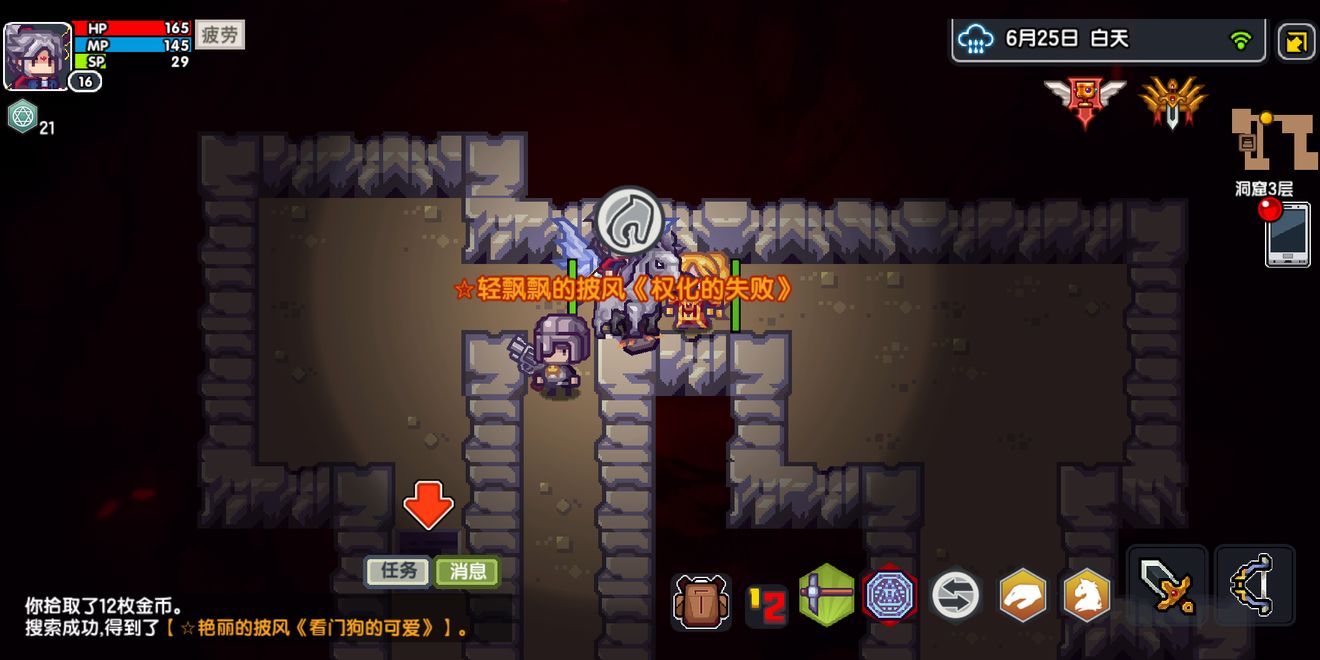The width and height of the screenshot is (1320, 660).
Task: Tap the teal gem currency icon
Action: click(x=22, y=117)
